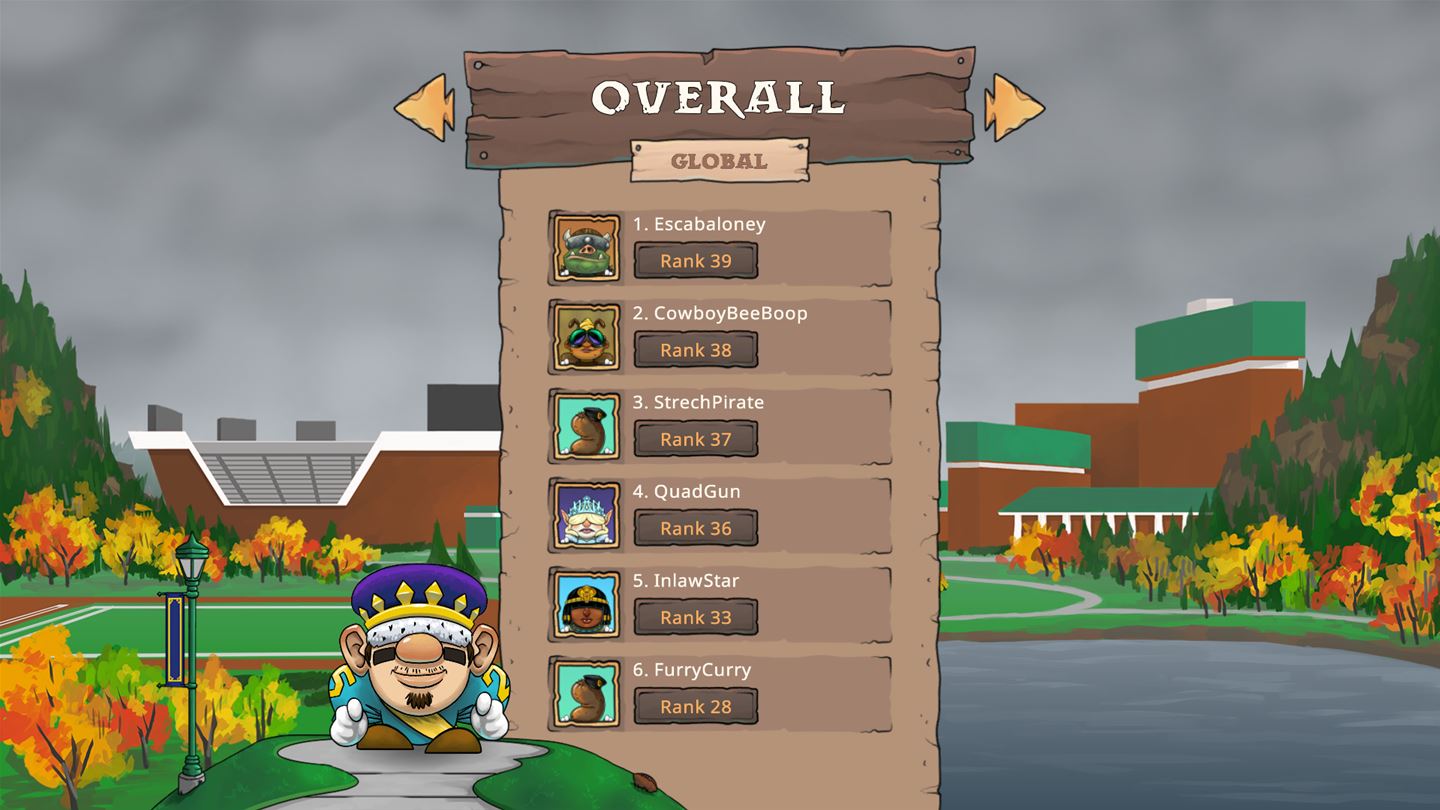Toggle InlawStar's Rank 33 badge

pos(696,617)
